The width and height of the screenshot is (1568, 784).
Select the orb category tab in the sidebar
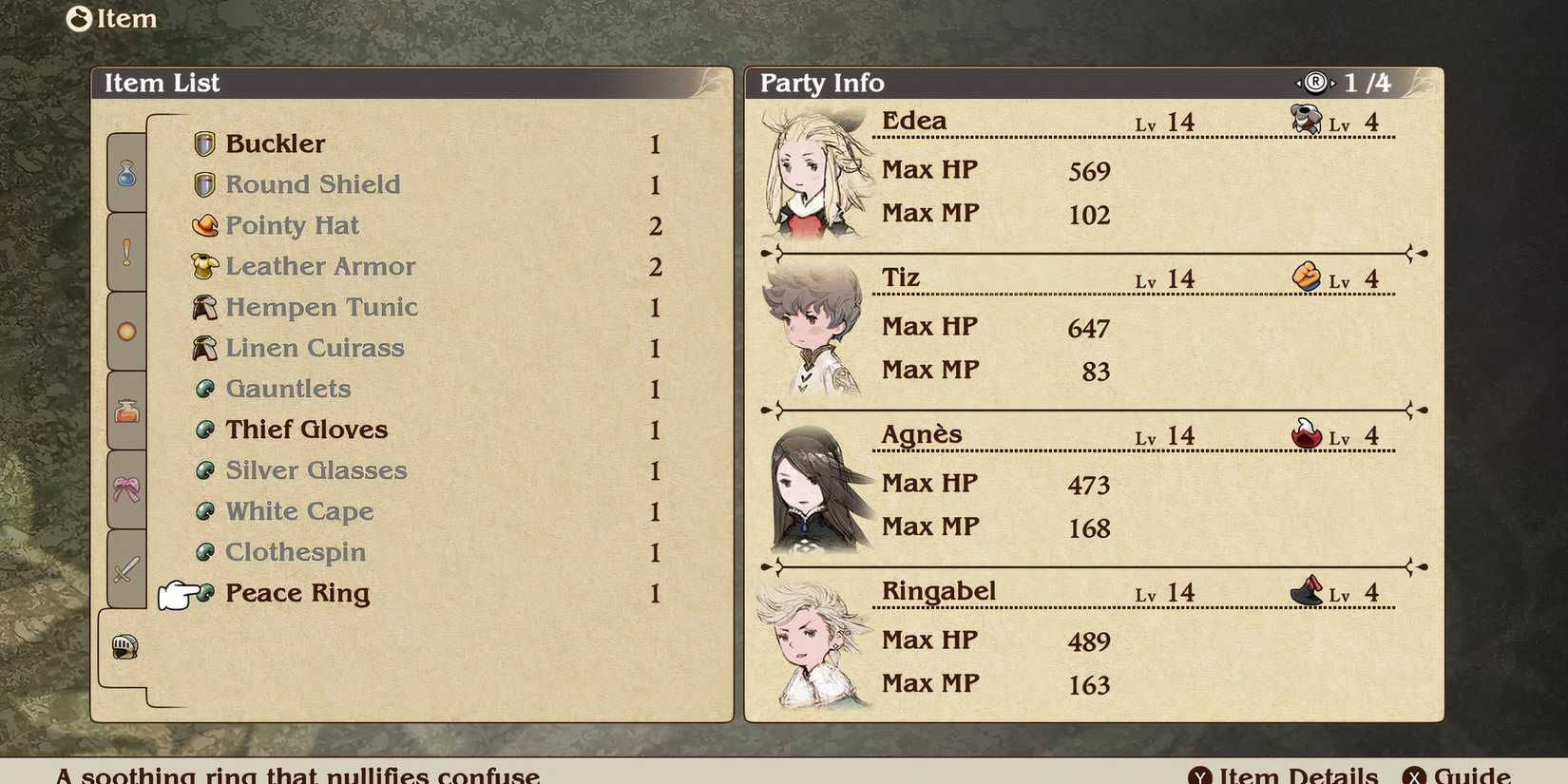(126, 331)
